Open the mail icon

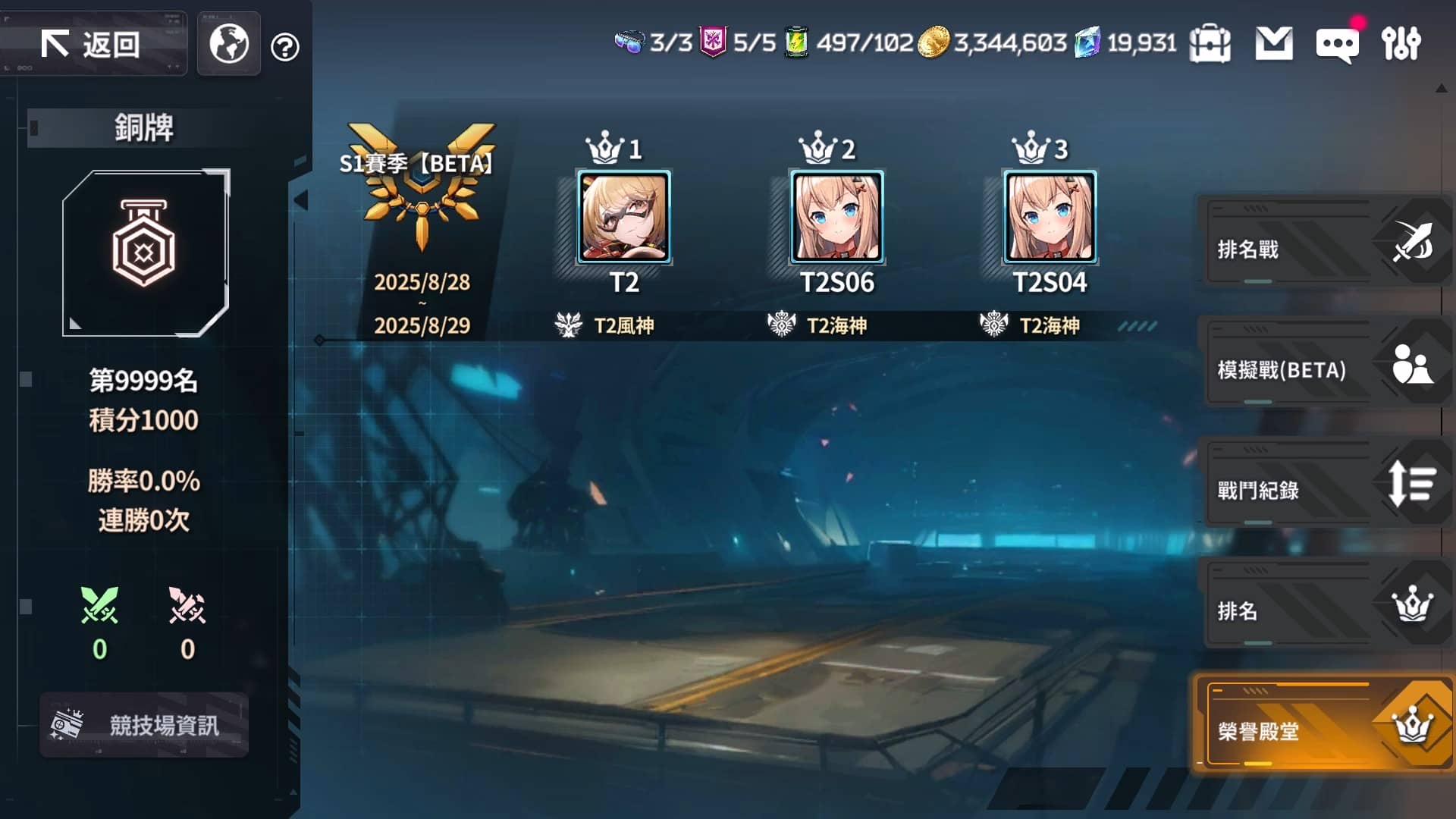1274,44
